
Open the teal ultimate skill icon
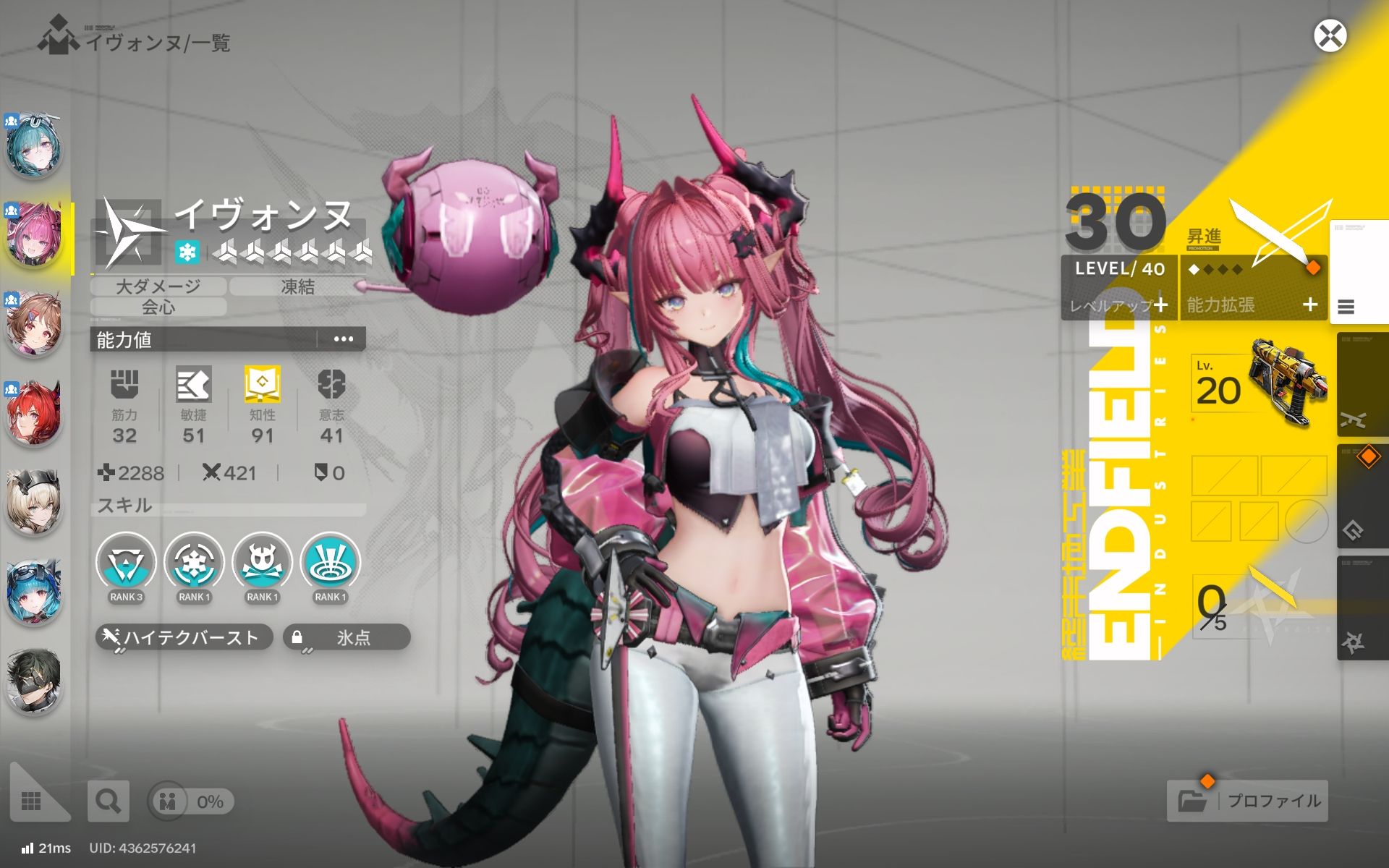[330, 564]
